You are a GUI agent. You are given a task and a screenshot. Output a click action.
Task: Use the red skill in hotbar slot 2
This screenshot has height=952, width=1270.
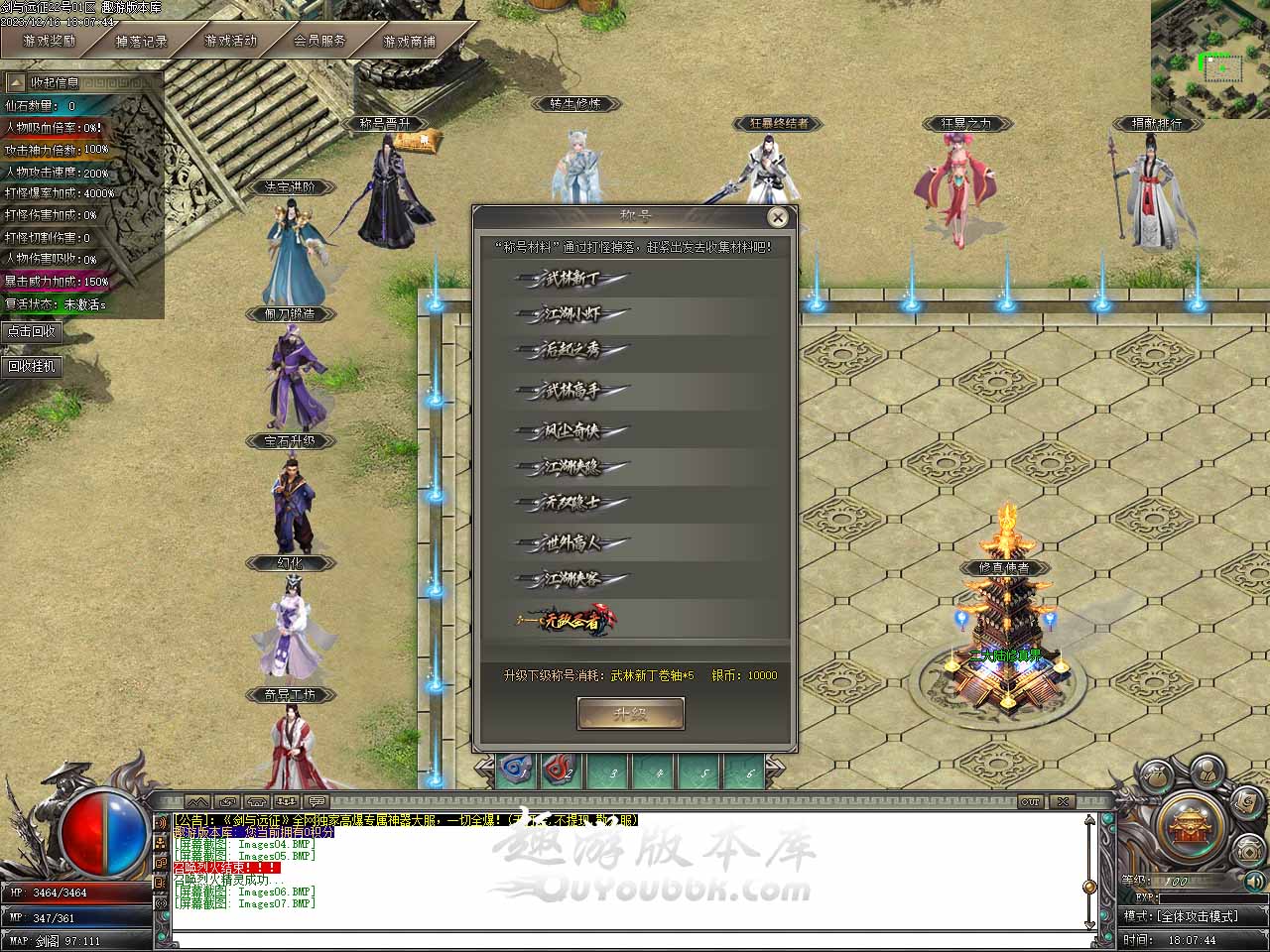(562, 771)
